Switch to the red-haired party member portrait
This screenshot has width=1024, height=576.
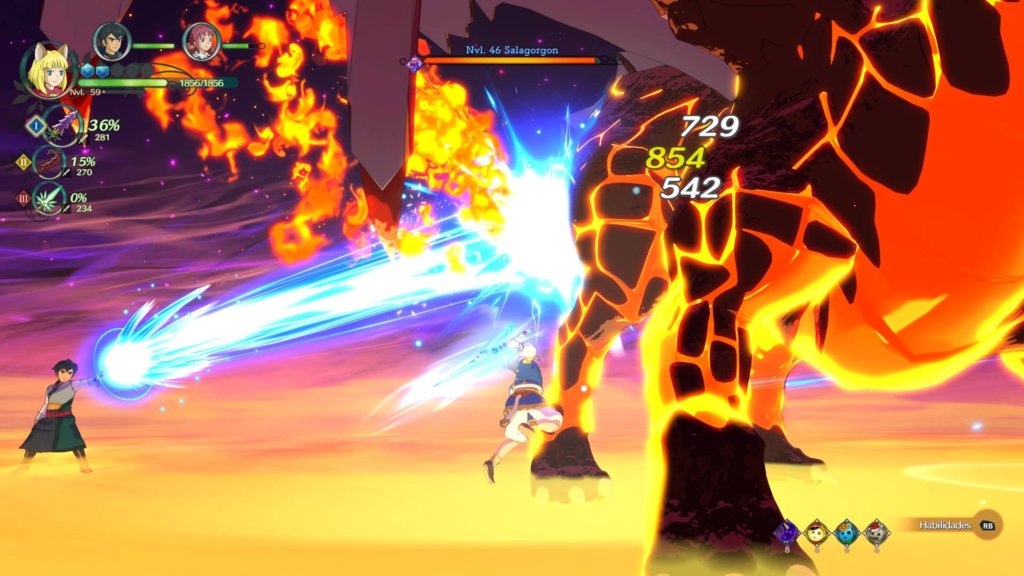[201, 42]
